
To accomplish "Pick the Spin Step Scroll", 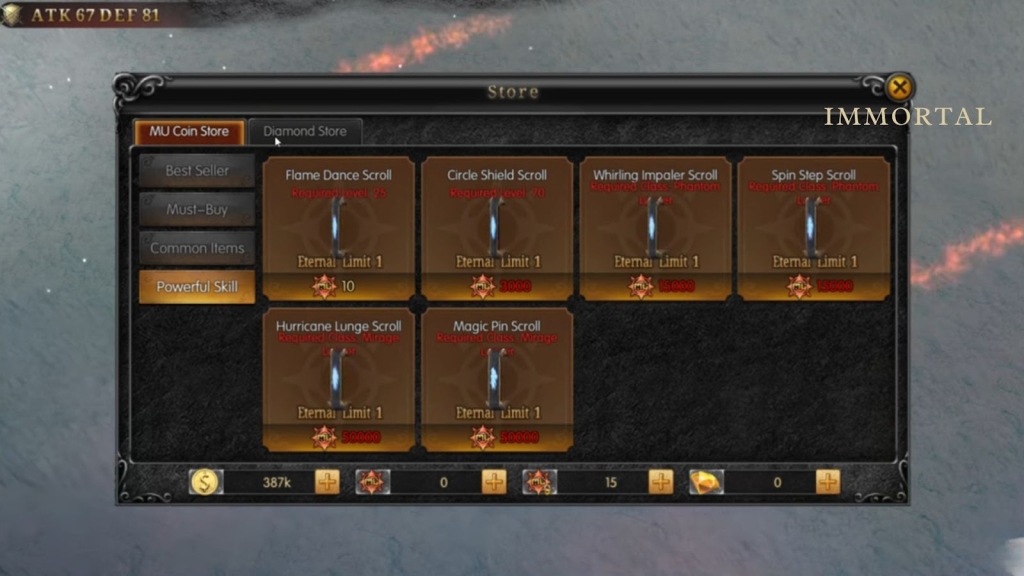I will (812, 227).
